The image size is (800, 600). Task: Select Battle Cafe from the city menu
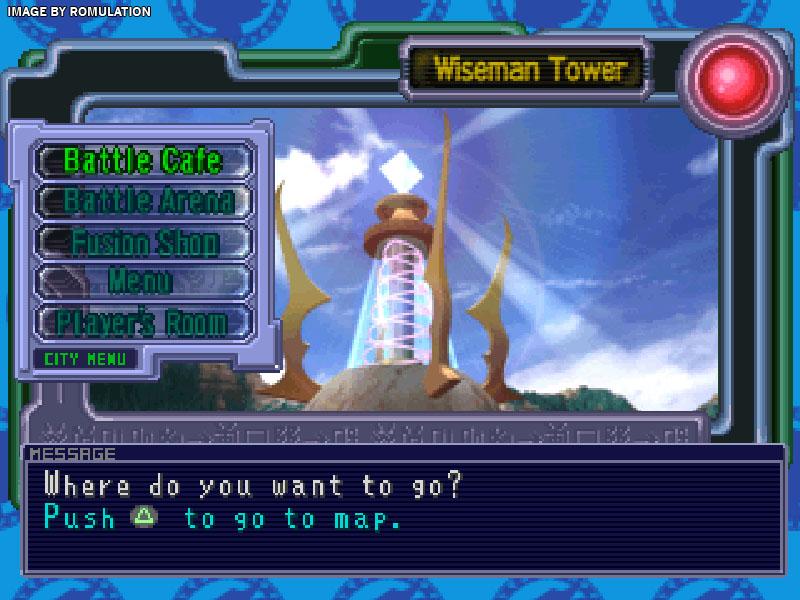coord(143,160)
